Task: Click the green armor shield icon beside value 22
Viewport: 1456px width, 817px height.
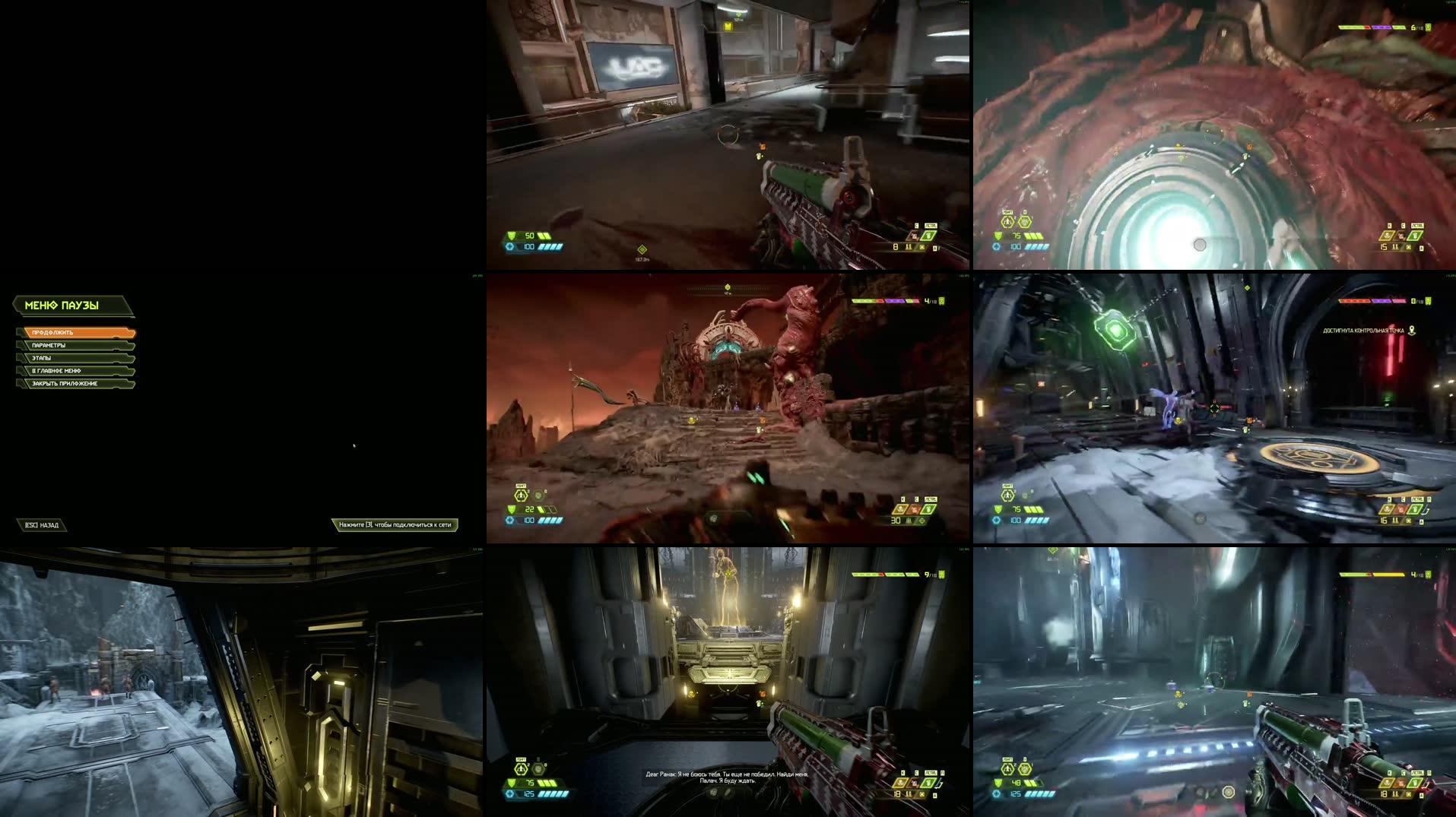Action: point(511,510)
